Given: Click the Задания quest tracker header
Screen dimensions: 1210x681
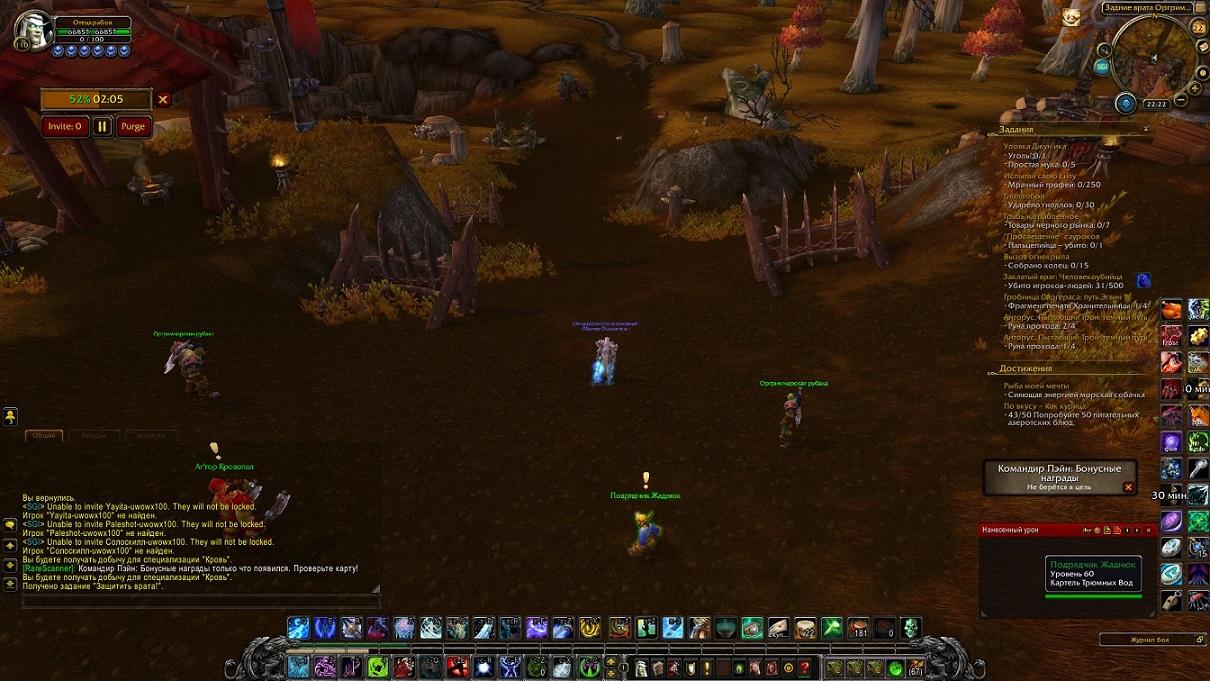Looking at the screenshot, I should [x=1018, y=129].
